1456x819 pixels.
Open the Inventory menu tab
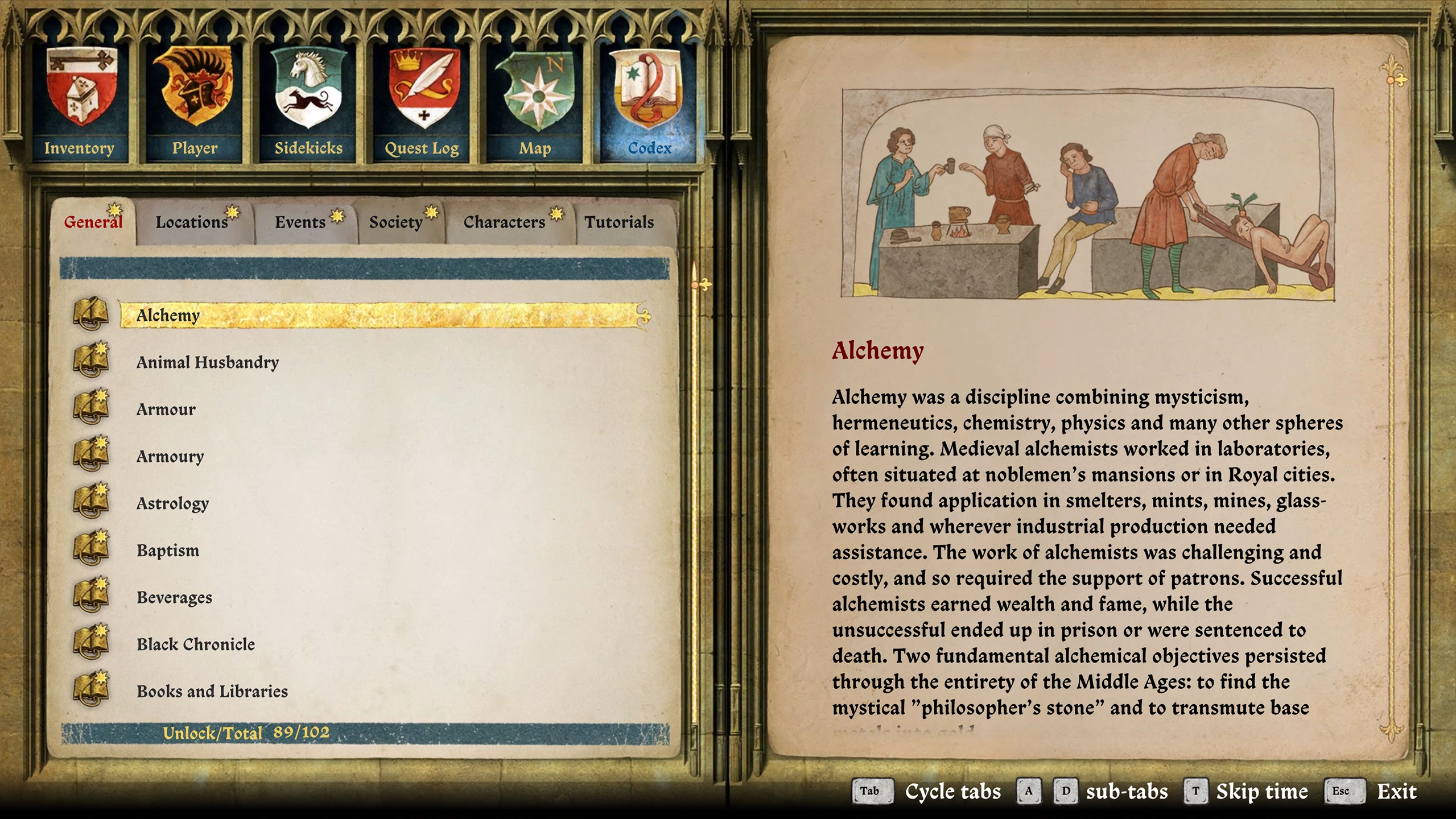80,102
